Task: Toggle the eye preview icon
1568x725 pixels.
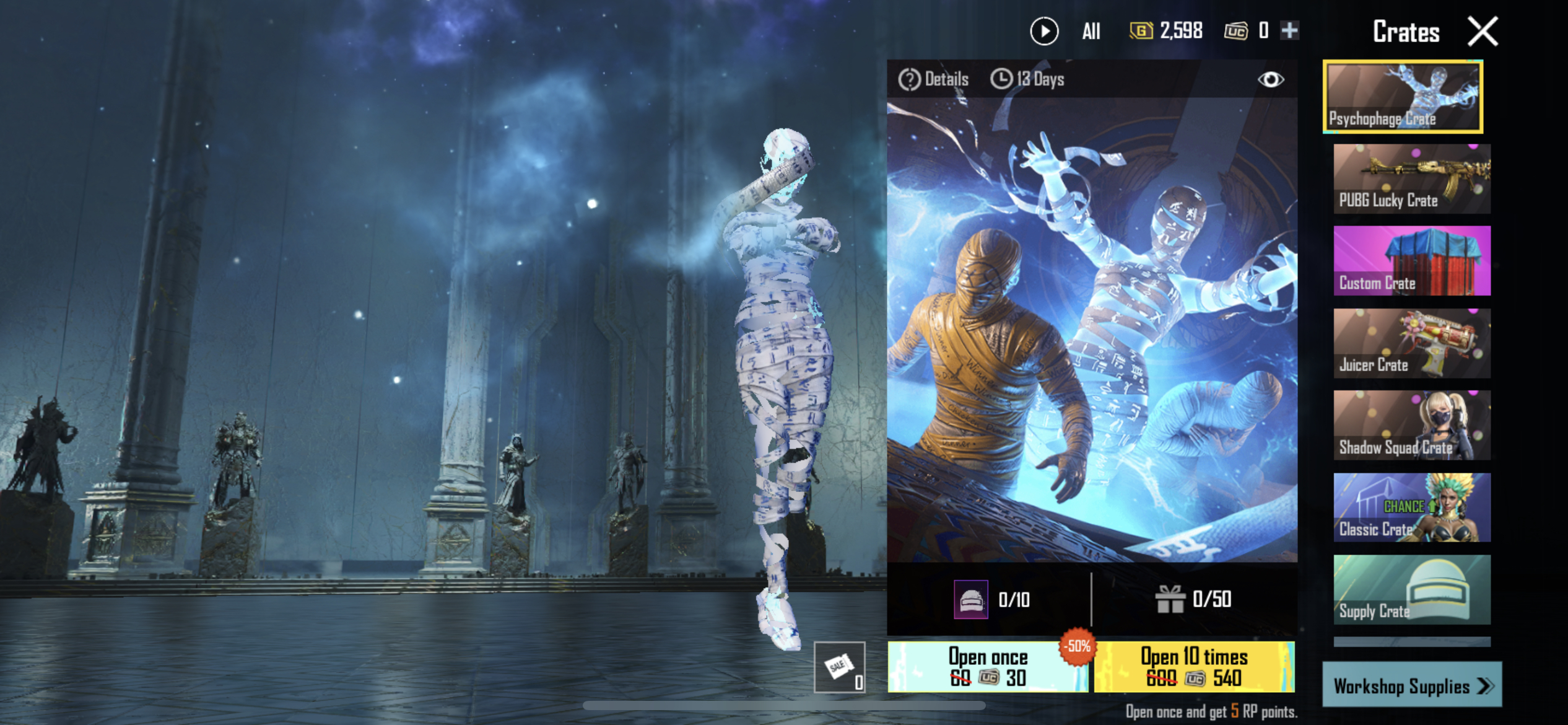Action: point(1270,79)
